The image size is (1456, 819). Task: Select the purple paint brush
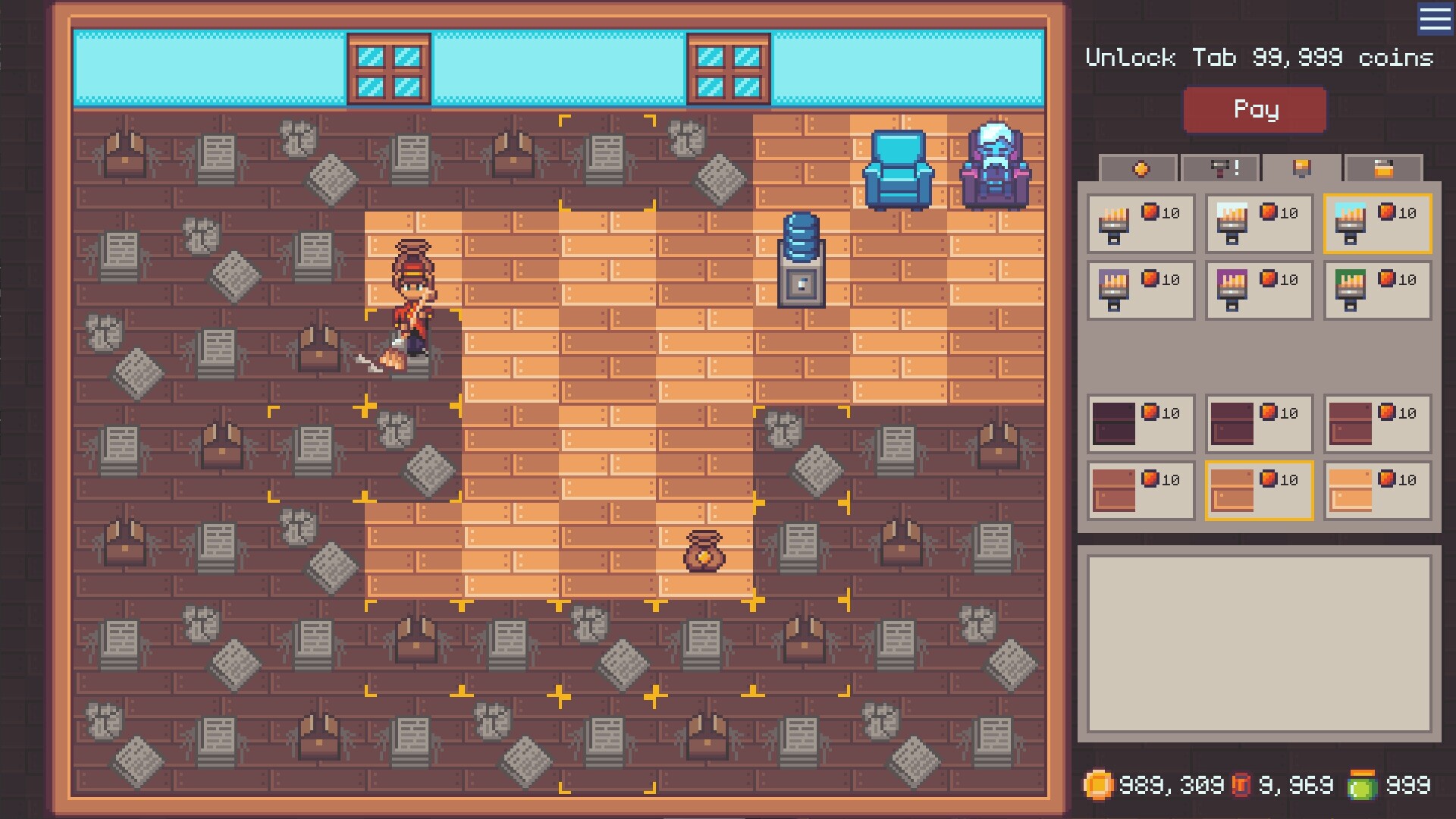point(1259,292)
